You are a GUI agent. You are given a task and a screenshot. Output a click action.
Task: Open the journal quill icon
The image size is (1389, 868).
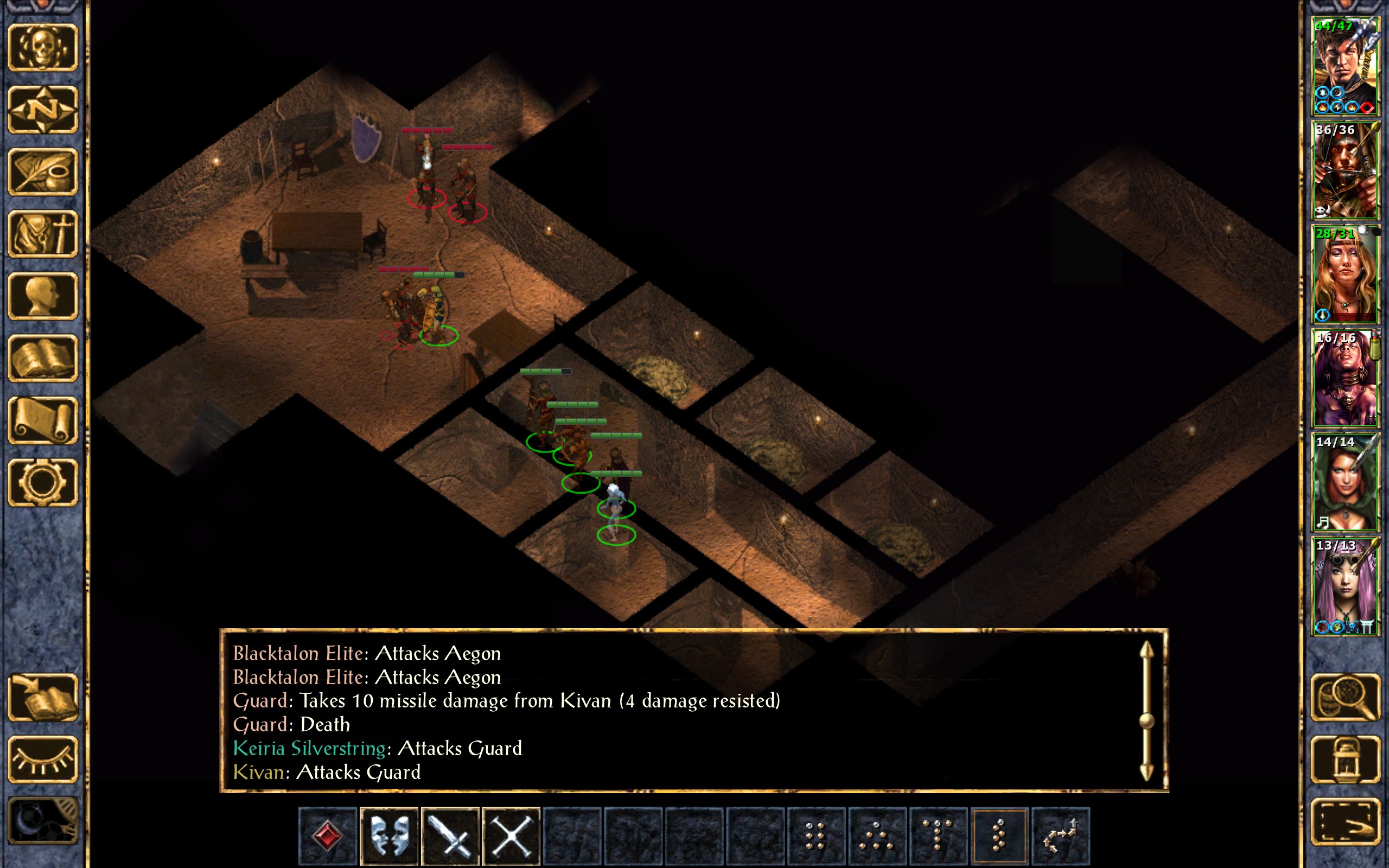[43, 171]
